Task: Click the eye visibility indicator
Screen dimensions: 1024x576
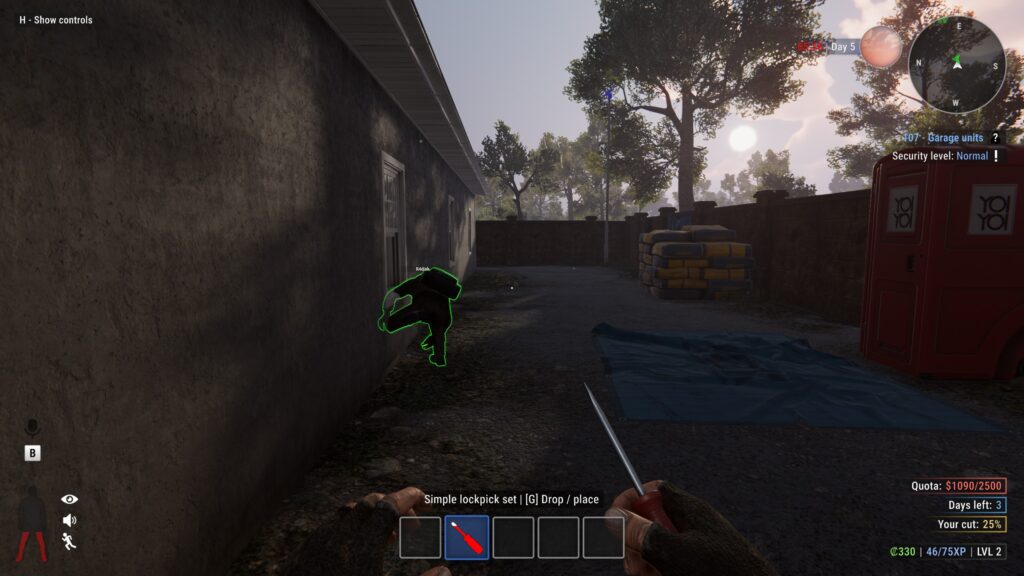Action: click(69, 499)
